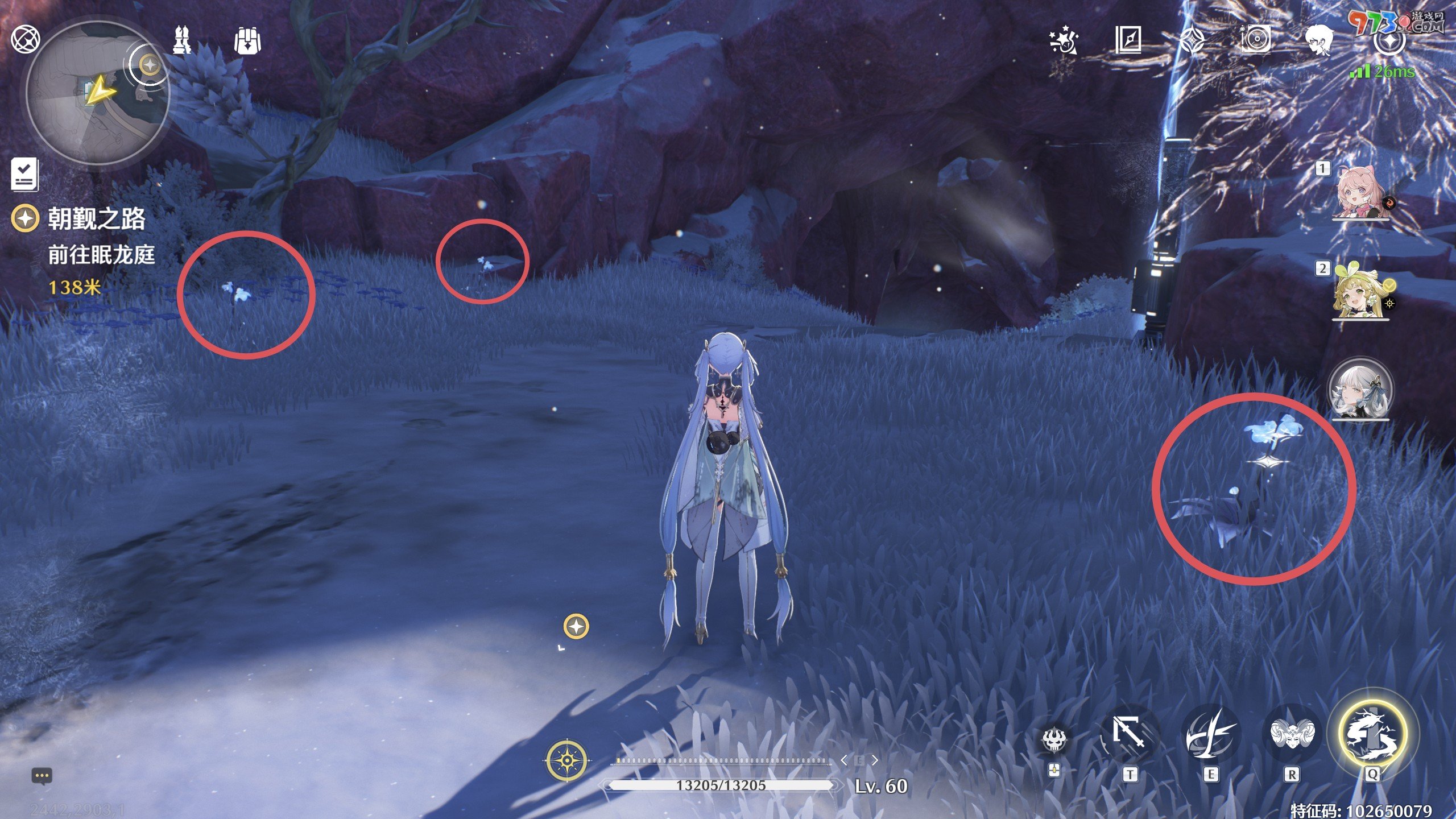Screen dimensions: 1456x819
Task: Activate the slashing E resonance skill
Action: click(1210, 735)
